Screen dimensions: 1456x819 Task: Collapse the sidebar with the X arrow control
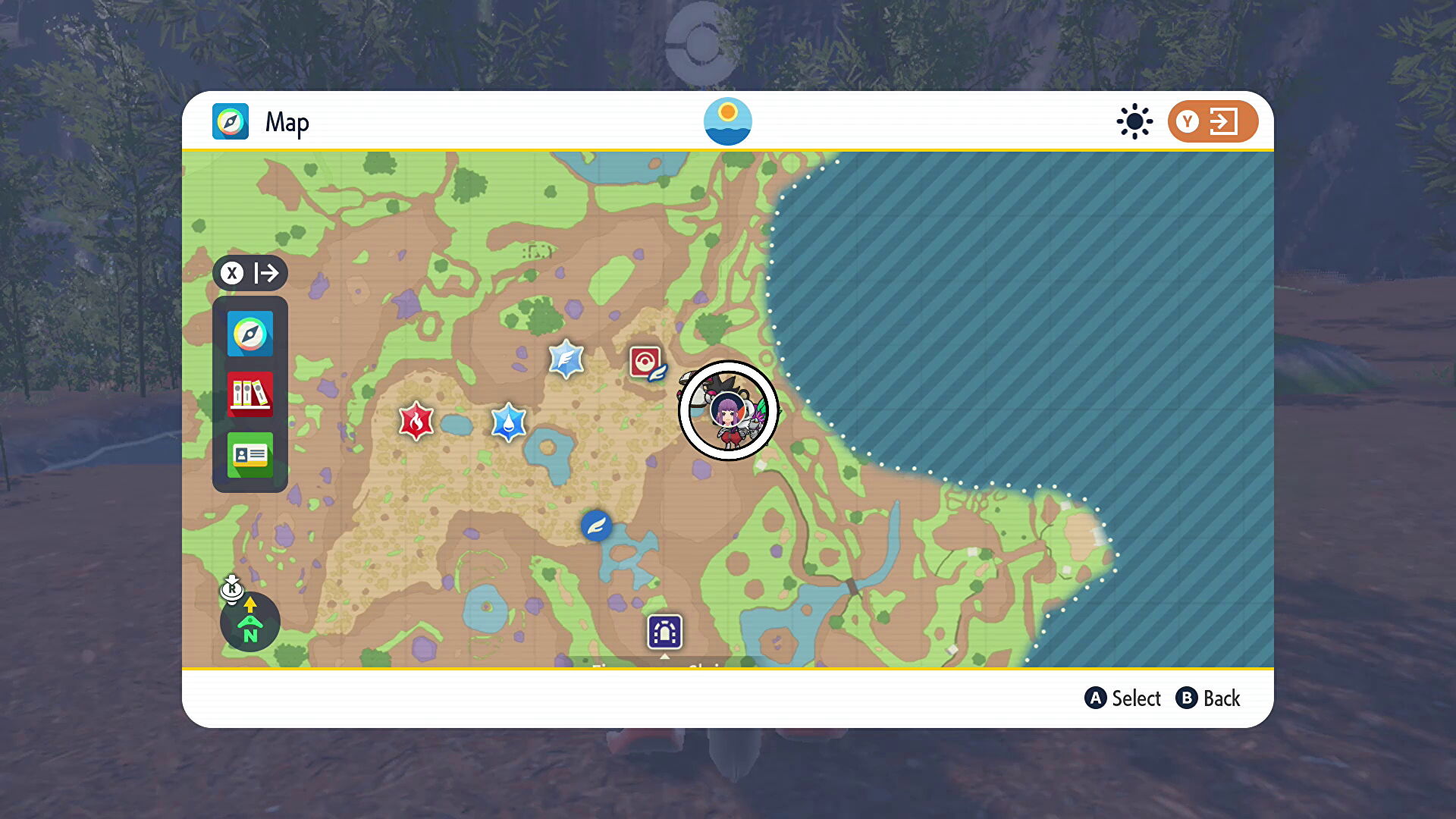250,274
